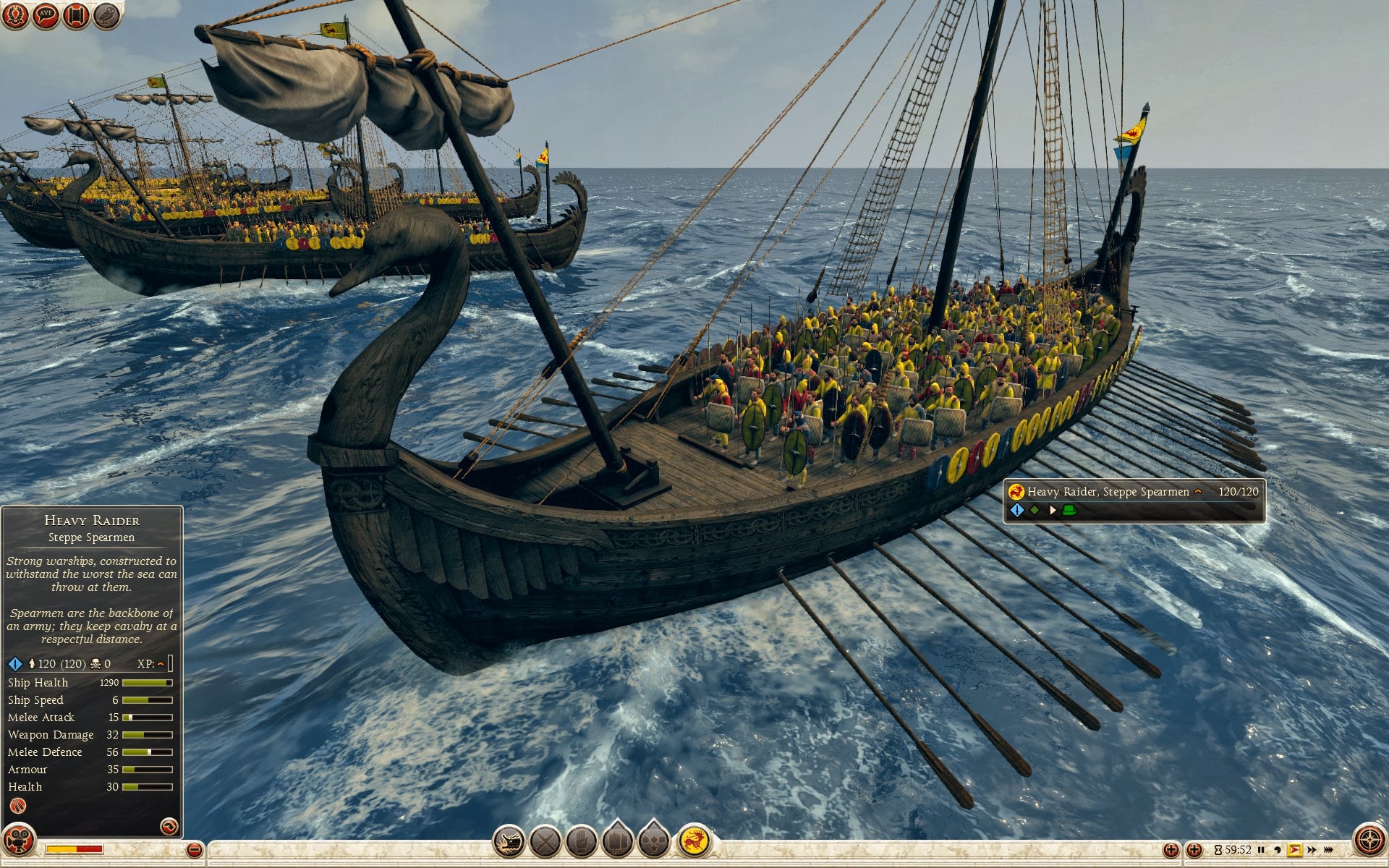Open the unit formations banner button
The image size is (1389, 868).
click(x=618, y=842)
